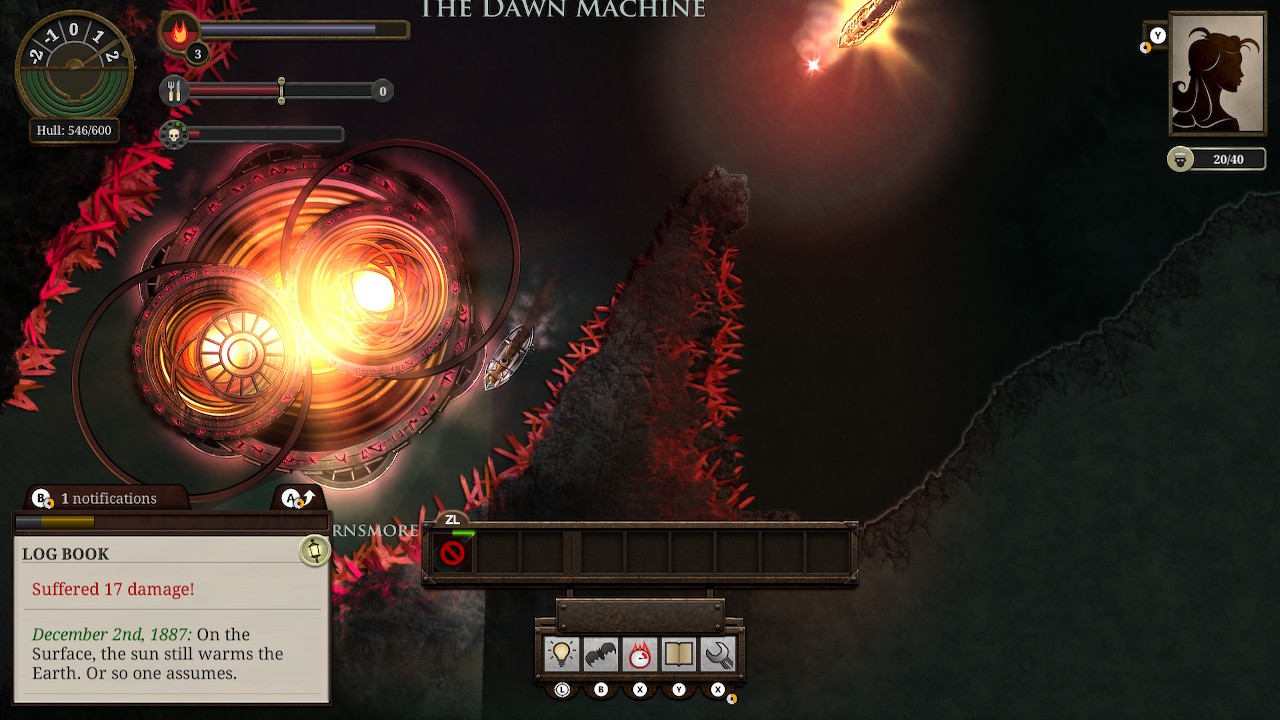Image resolution: width=1280 pixels, height=720 pixels.
Task: Click the 1 notifications label
Action: pyautogui.click(x=112, y=498)
